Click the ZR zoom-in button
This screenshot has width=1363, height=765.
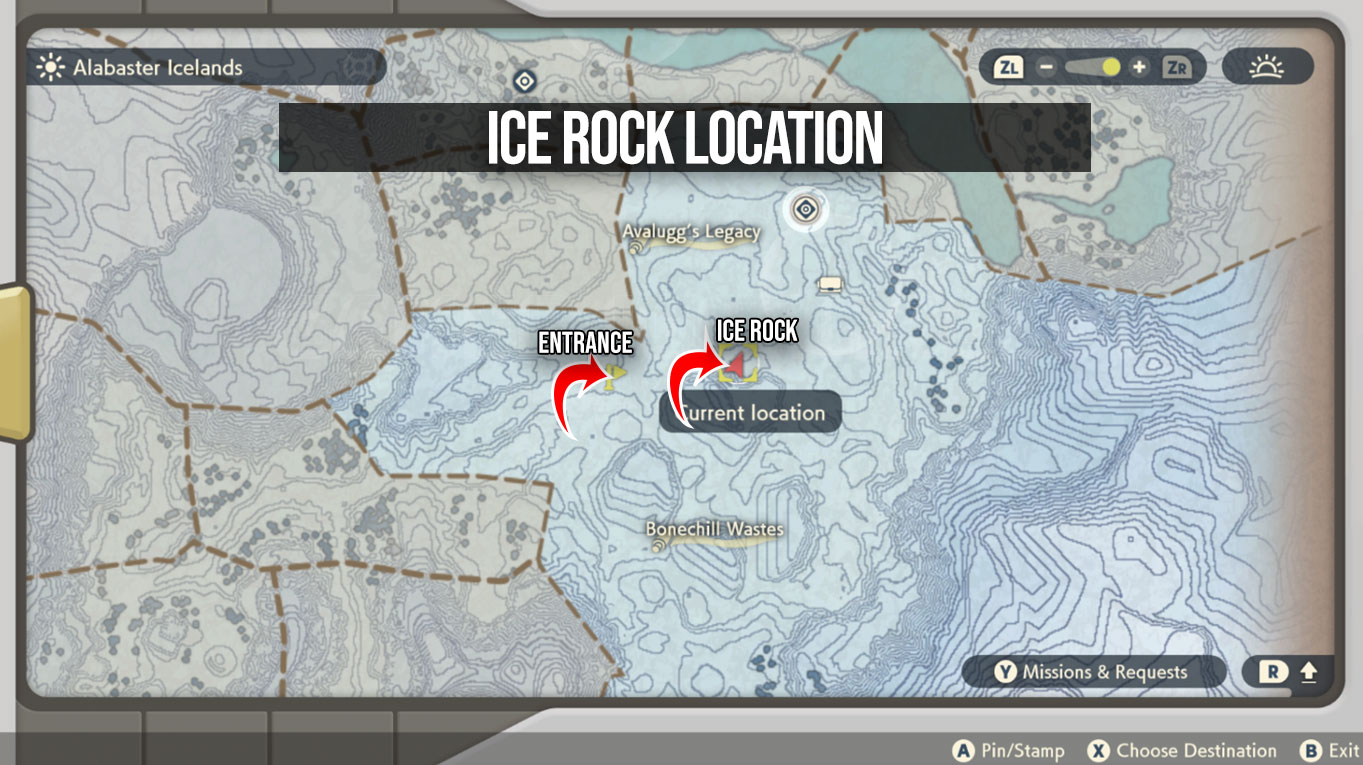(x=1176, y=68)
